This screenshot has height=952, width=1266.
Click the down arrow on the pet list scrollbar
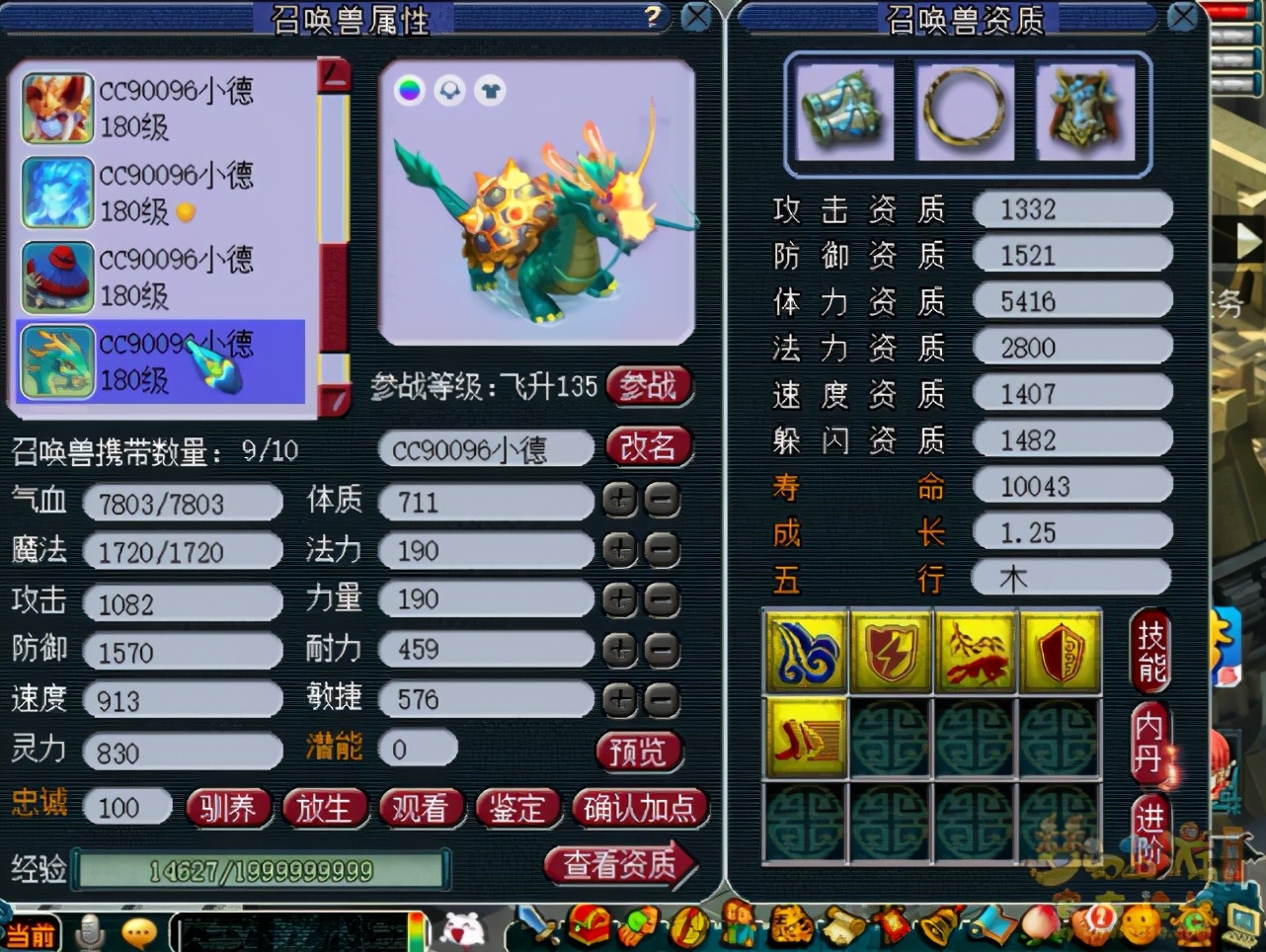pos(336,398)
